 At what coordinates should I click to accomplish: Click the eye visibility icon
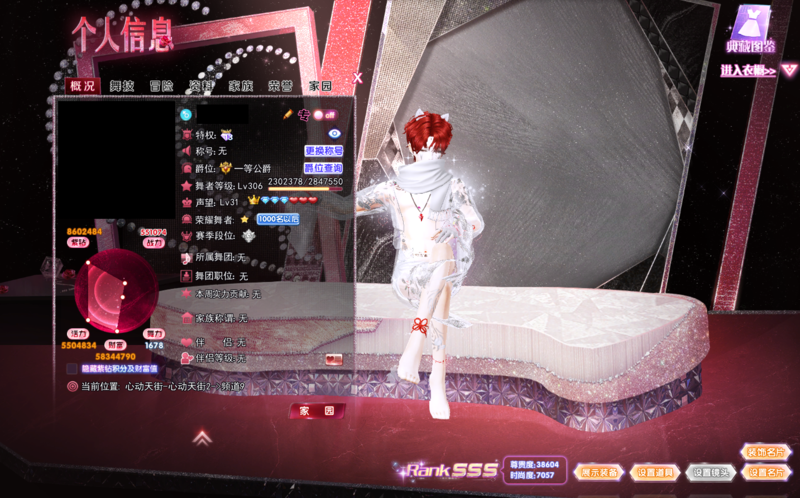coord(334,133)
